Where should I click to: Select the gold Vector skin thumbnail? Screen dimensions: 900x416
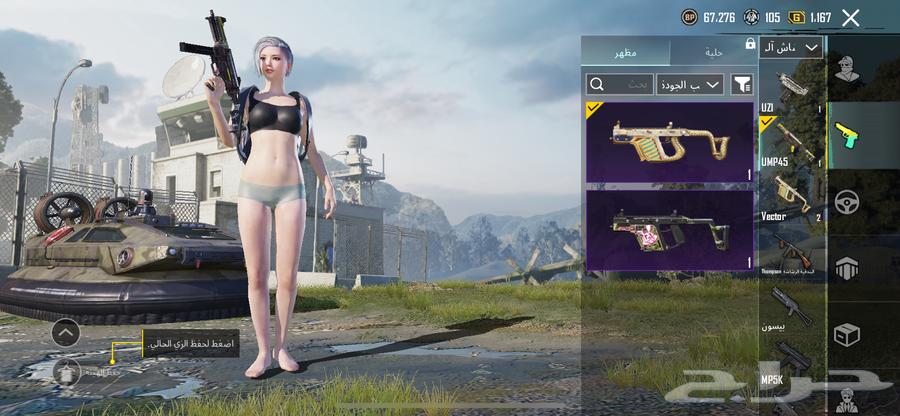(x=670, y=141)
